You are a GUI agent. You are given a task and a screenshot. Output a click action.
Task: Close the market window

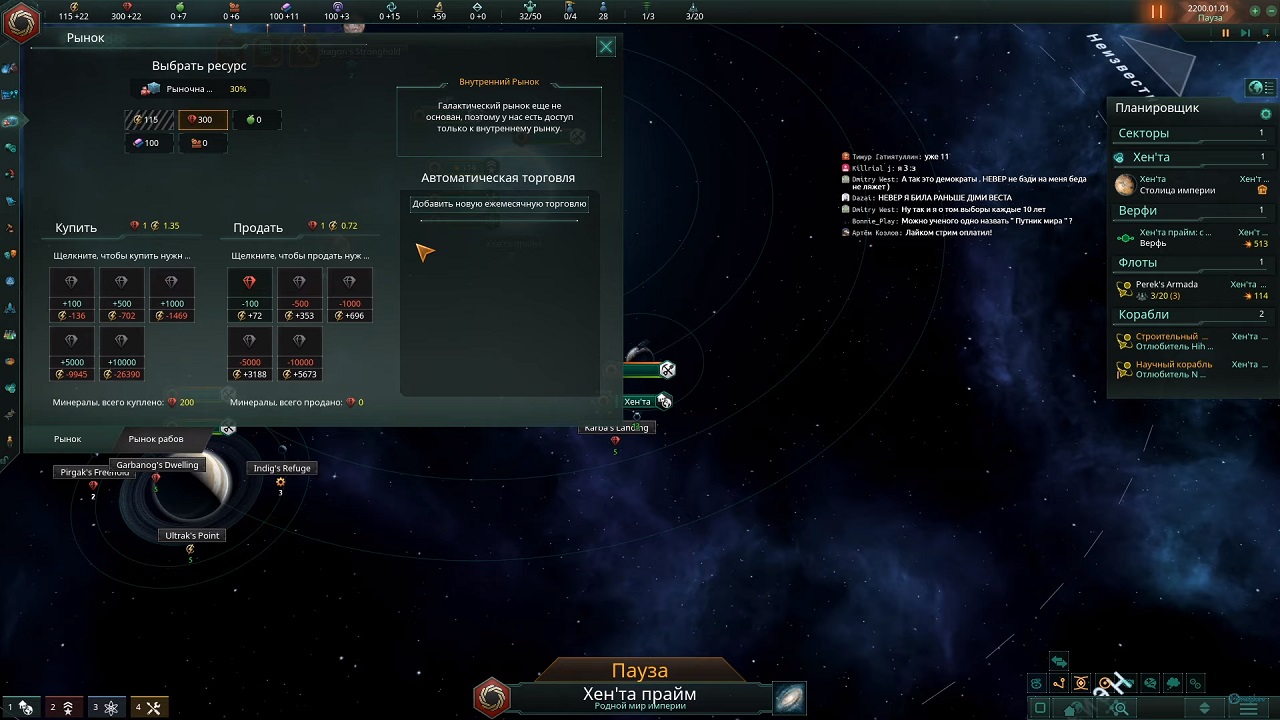(606, 47)
